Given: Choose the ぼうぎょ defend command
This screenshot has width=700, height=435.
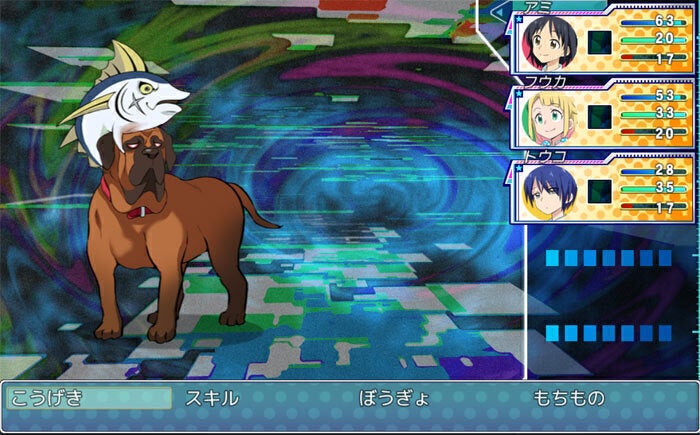Looking at the screenshot, I should [394, 397].
